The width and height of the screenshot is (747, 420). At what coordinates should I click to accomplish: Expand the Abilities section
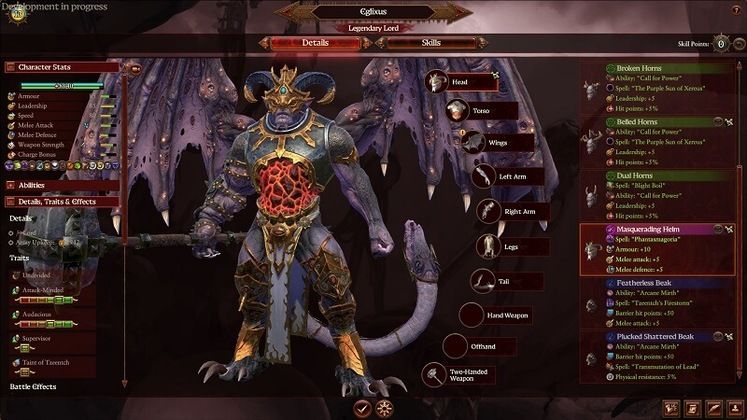(62, 185)
